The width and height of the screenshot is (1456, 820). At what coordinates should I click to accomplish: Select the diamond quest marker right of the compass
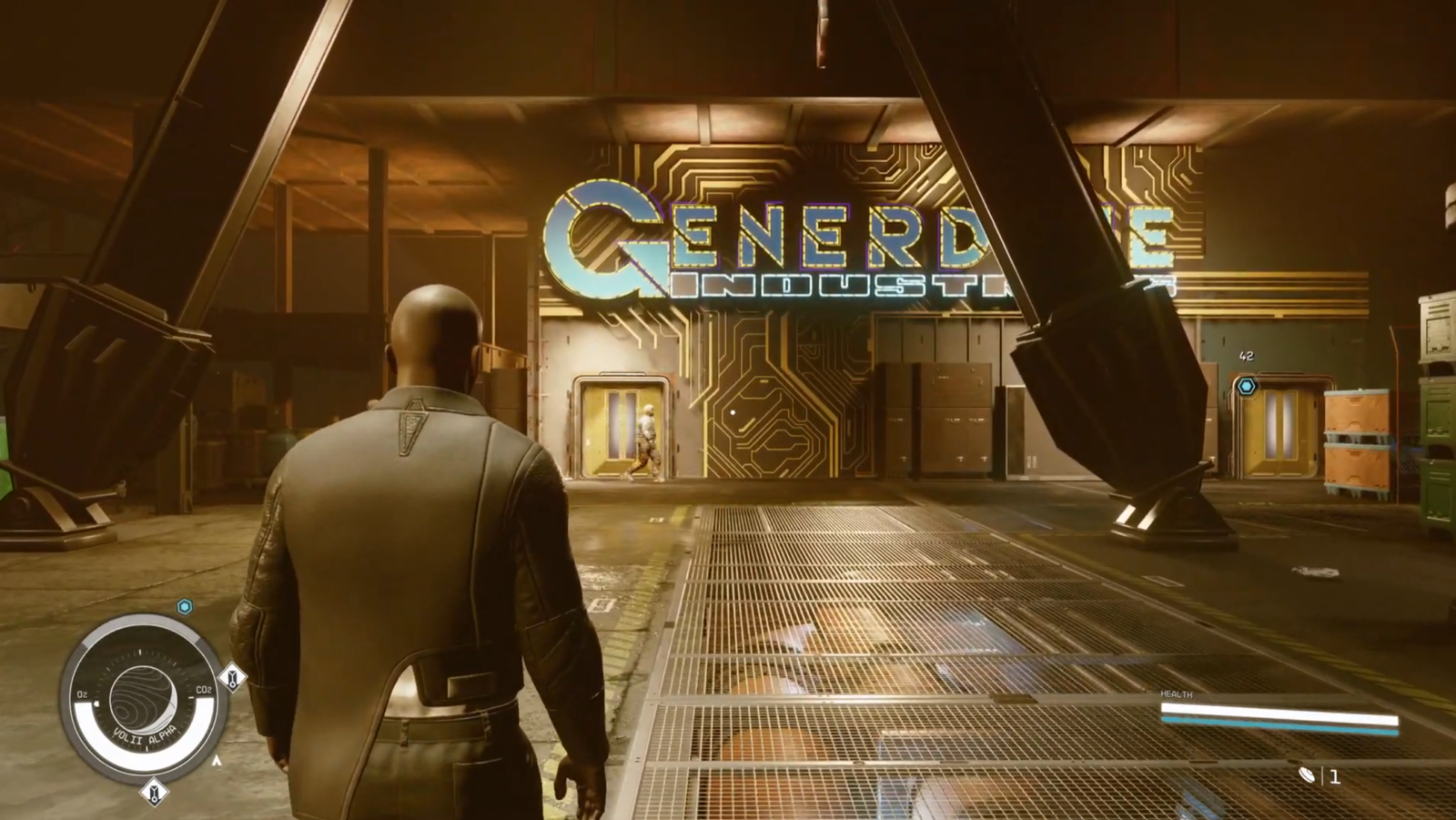(233, 678)
